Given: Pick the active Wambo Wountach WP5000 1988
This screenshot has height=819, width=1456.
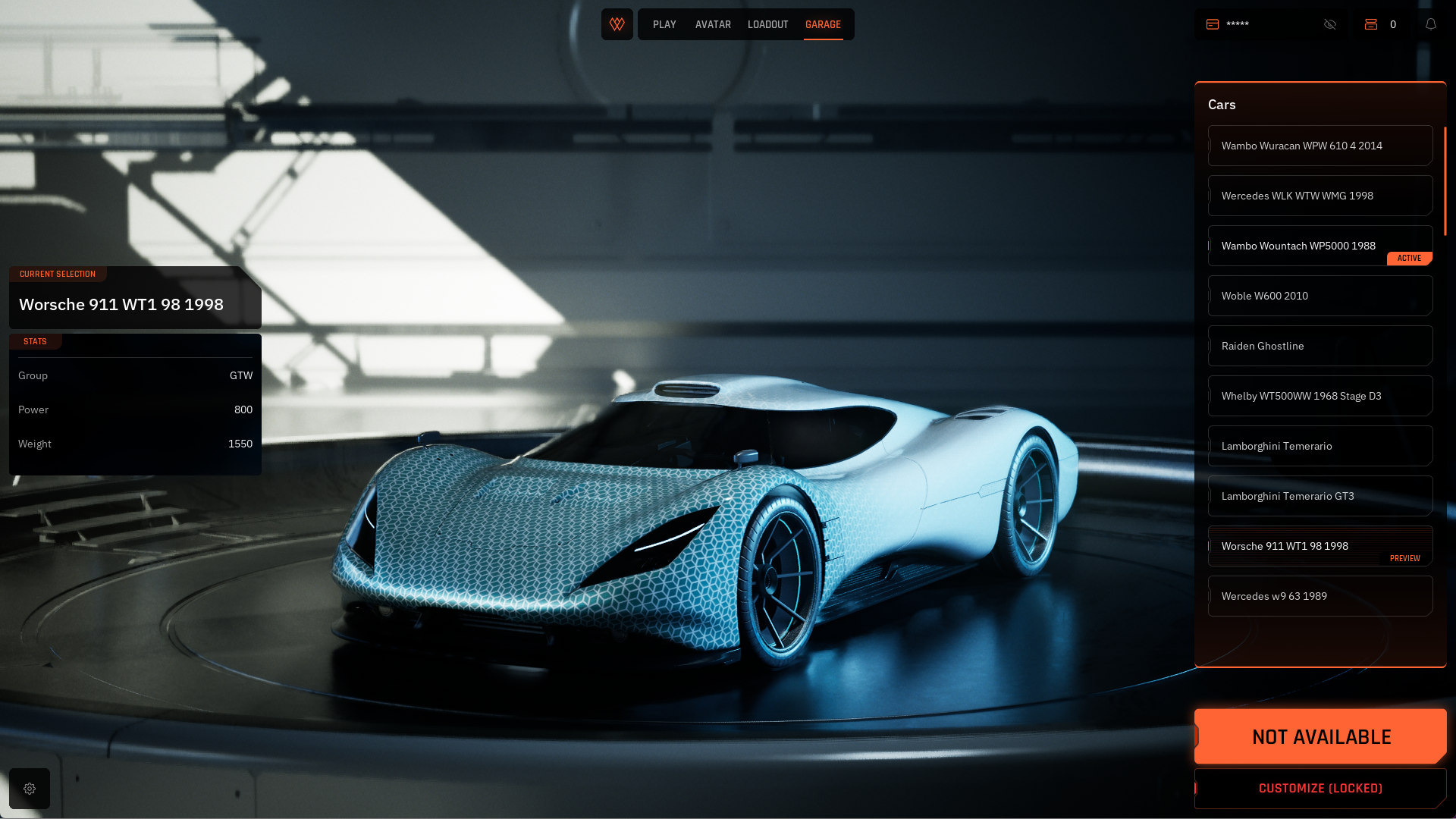Looking at the screenshot, I should tap(1319, 246).
